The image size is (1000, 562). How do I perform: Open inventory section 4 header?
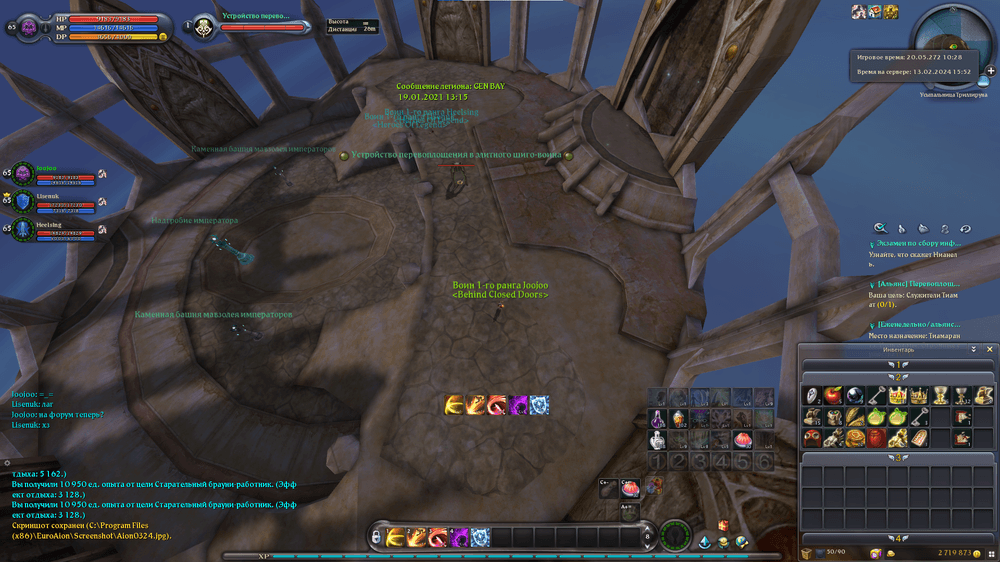(x=898, y=538)
